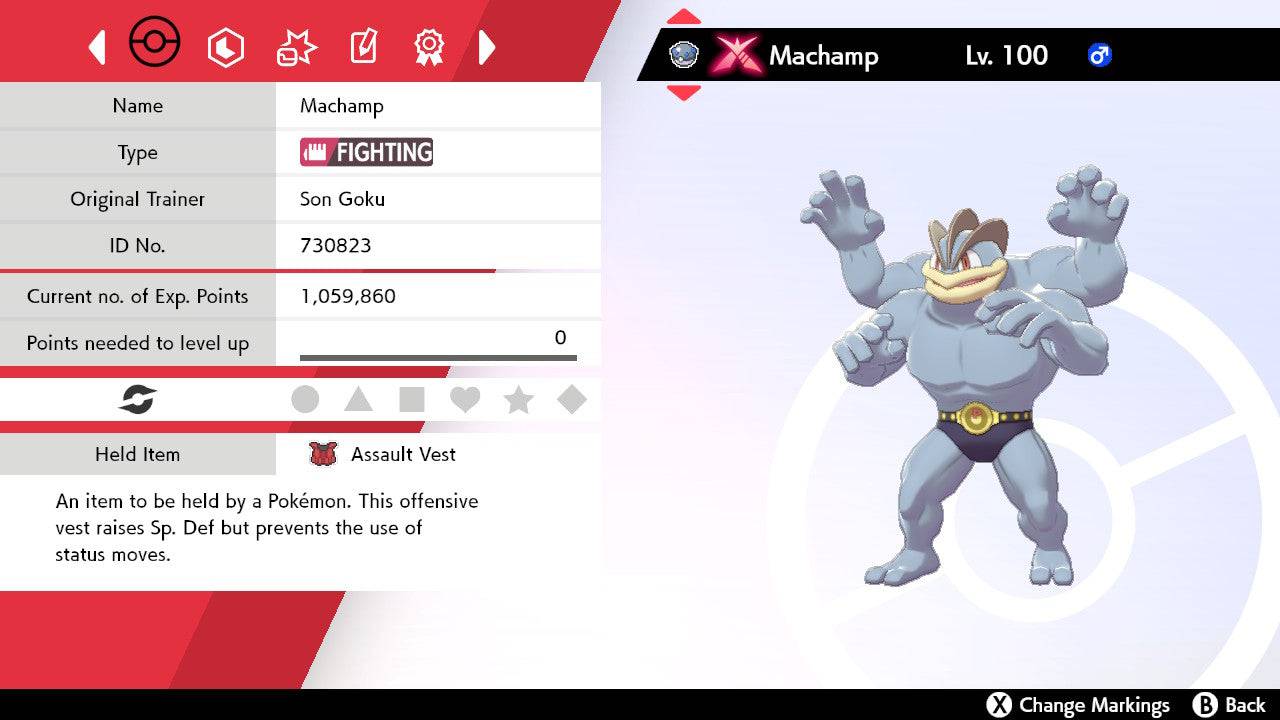The height and width of the screenshot is (720, 1280).
Task: Show the trainer memo notepad tab
Action: (x=363, y=47)
